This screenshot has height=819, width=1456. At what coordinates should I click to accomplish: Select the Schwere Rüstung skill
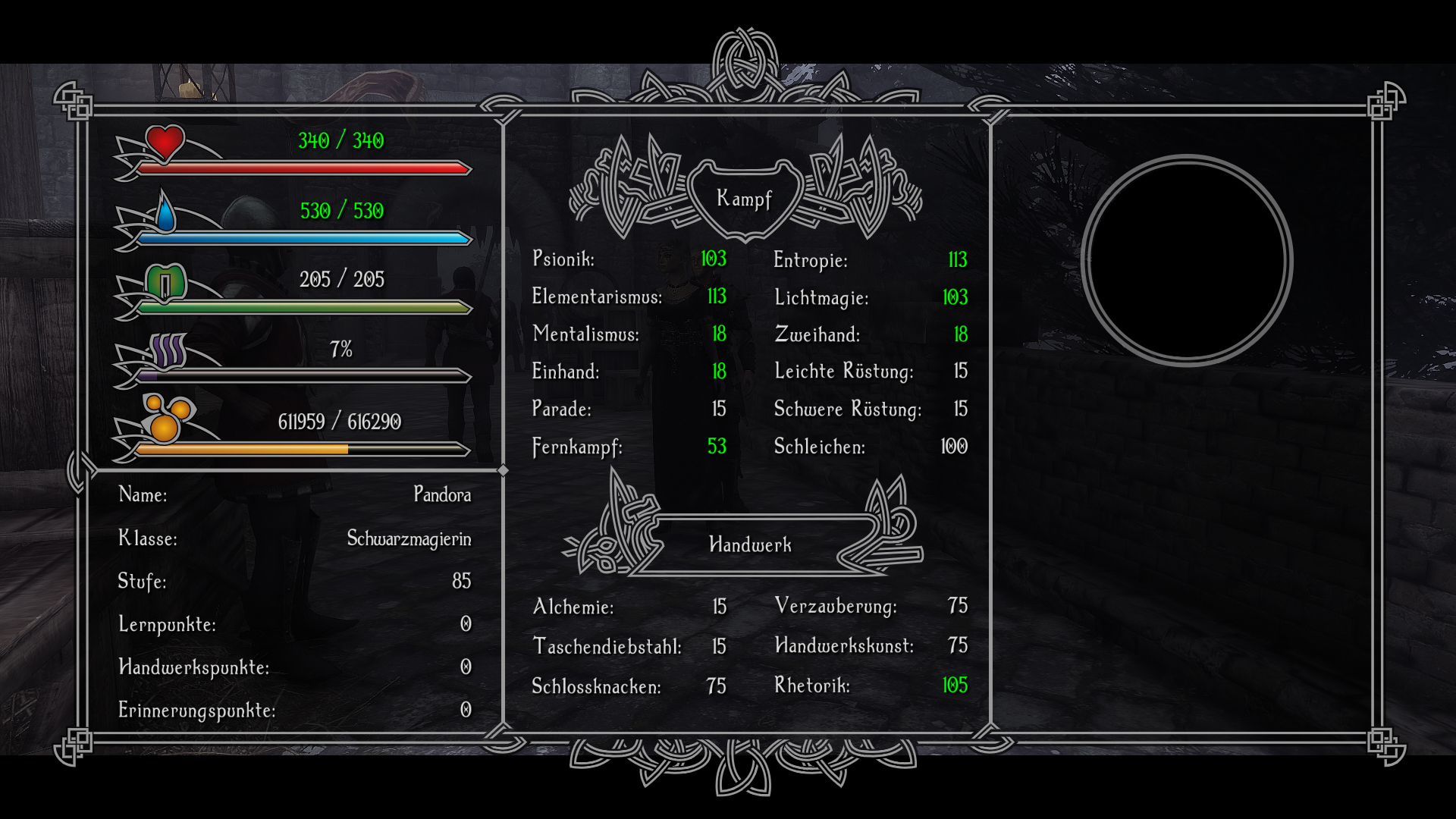click(847, 409)
